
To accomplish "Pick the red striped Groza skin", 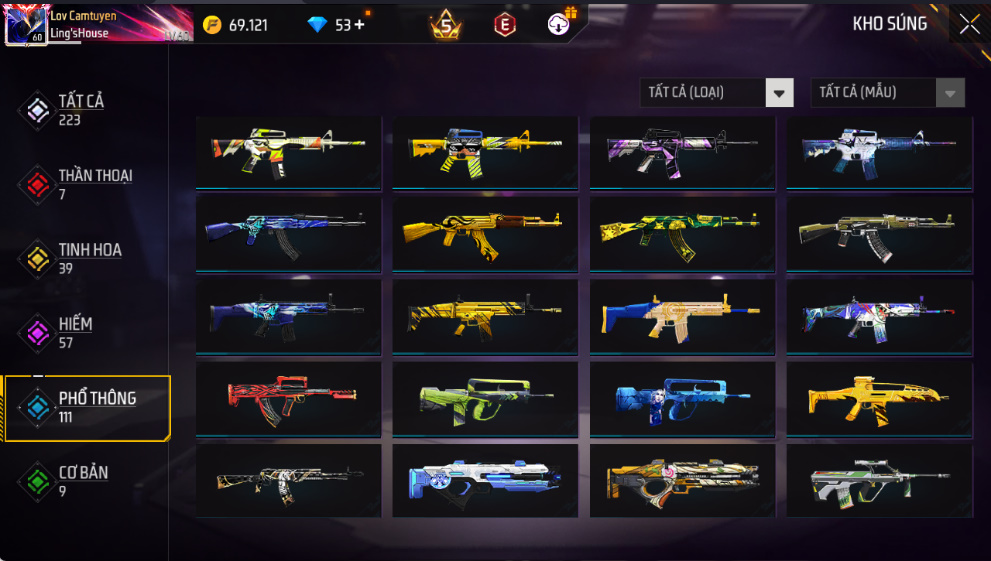I will pyautogui.click(x=288, y=398).
